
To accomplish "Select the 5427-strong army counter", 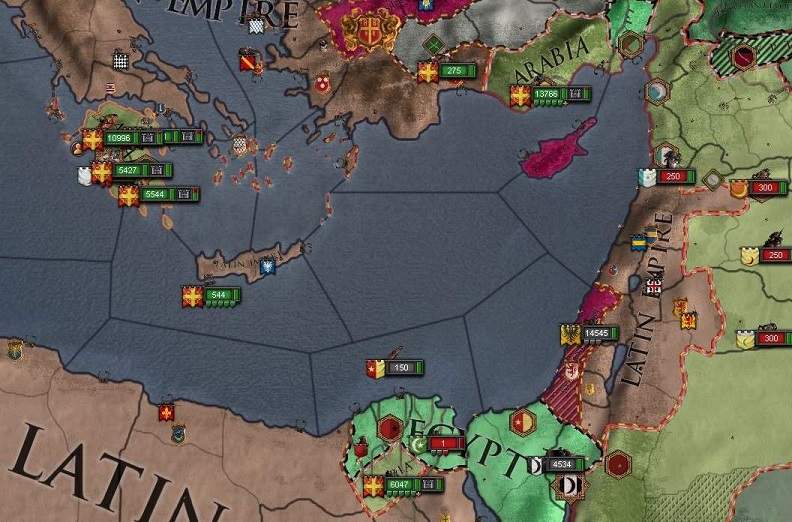I will pyautogui.click(x=127, y=171).
